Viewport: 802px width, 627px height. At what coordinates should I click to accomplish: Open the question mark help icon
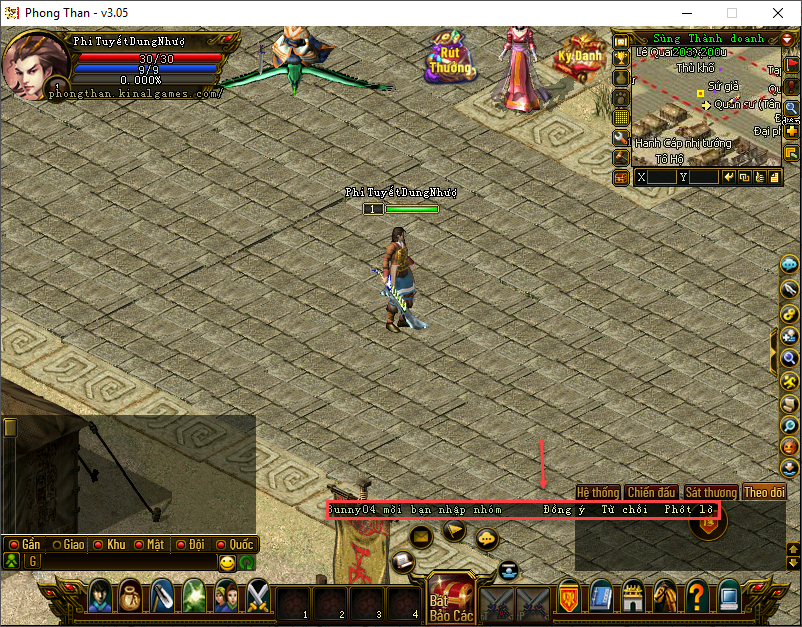[x=696, y=597]
